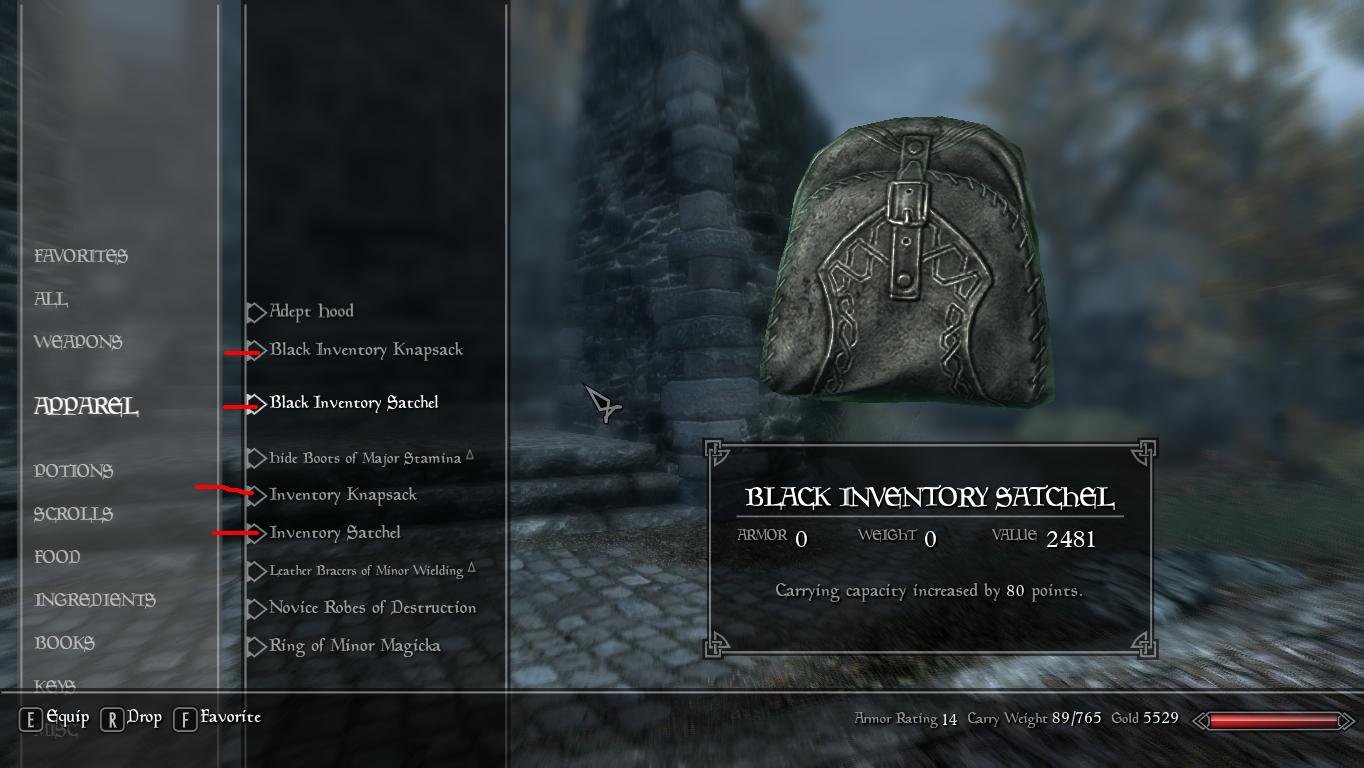This screenshot has height=768, width=1364.
Task: Expand the Keys category
Action: click(54, 686)
